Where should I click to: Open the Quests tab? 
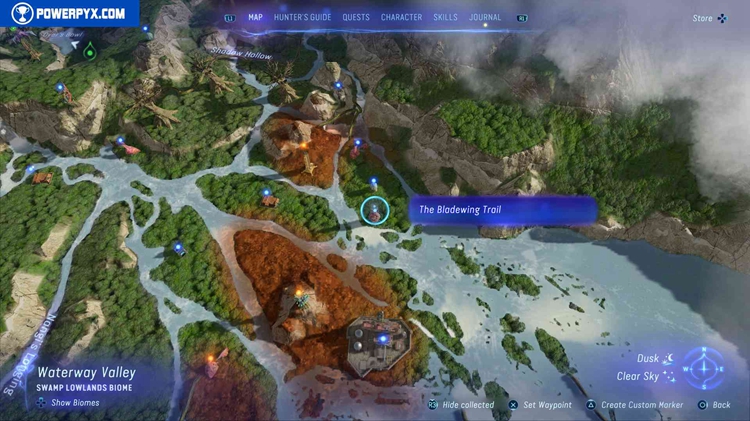355,17
